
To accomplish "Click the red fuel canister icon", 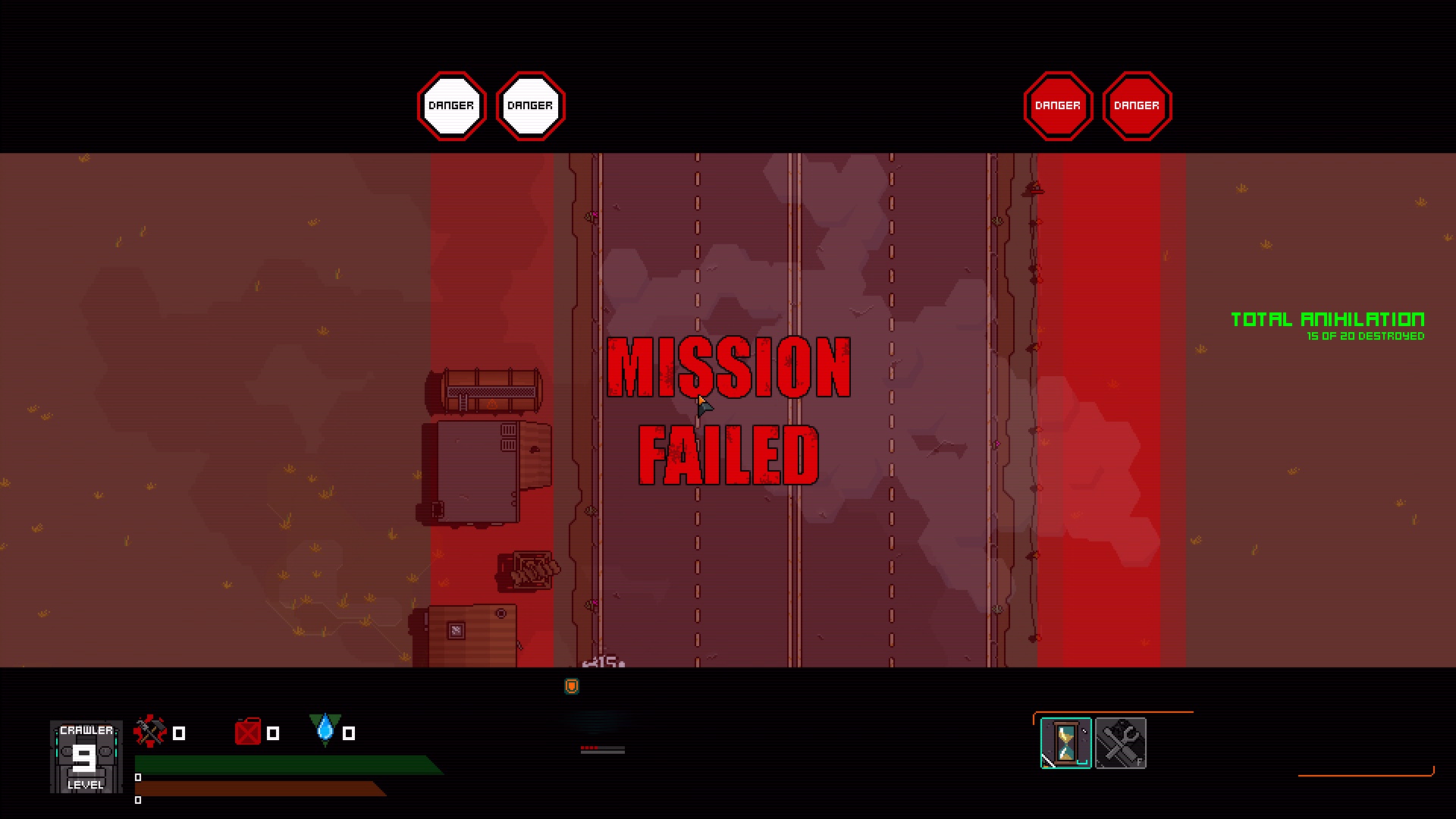I will (x=248, y=732).
